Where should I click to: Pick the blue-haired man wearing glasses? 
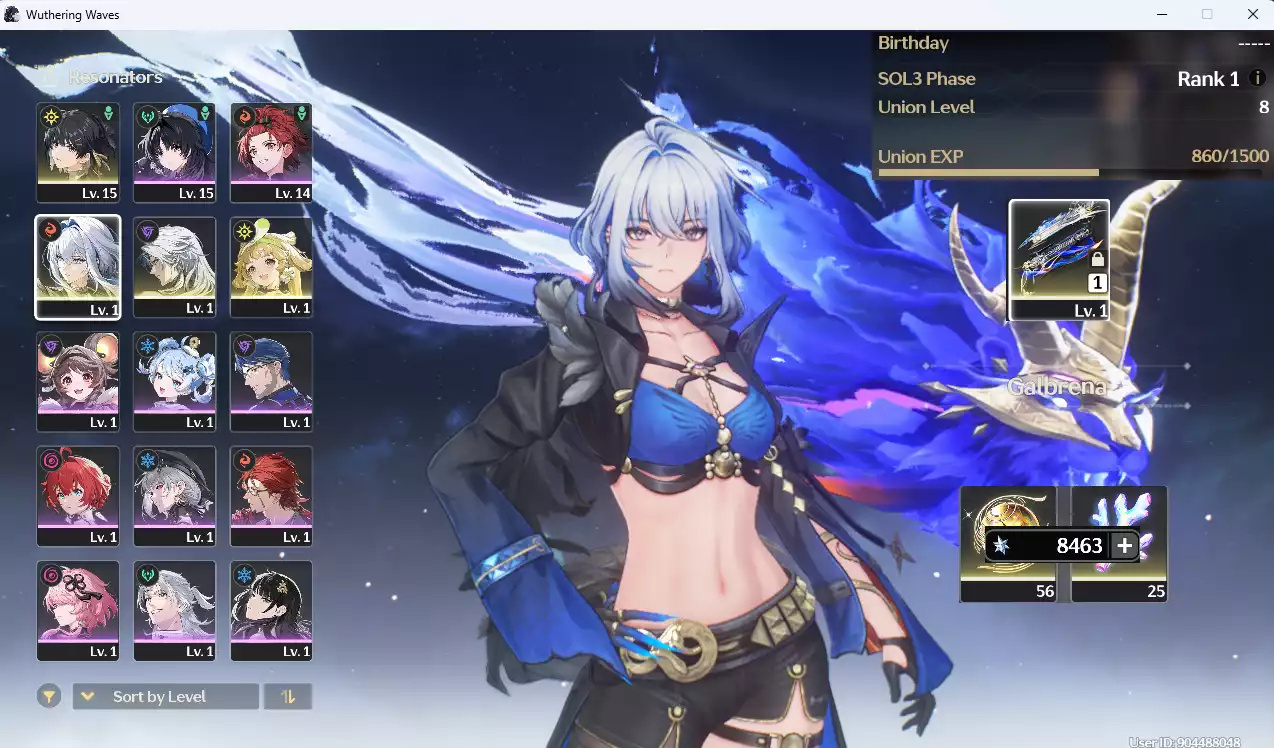coord(271,381)
